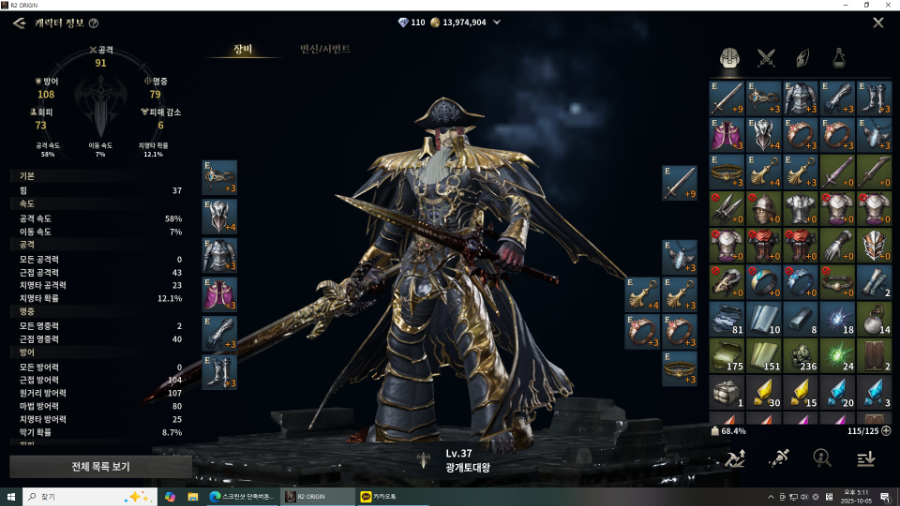Show the crossed swords inventory category
900x506 pixels.
766,57
